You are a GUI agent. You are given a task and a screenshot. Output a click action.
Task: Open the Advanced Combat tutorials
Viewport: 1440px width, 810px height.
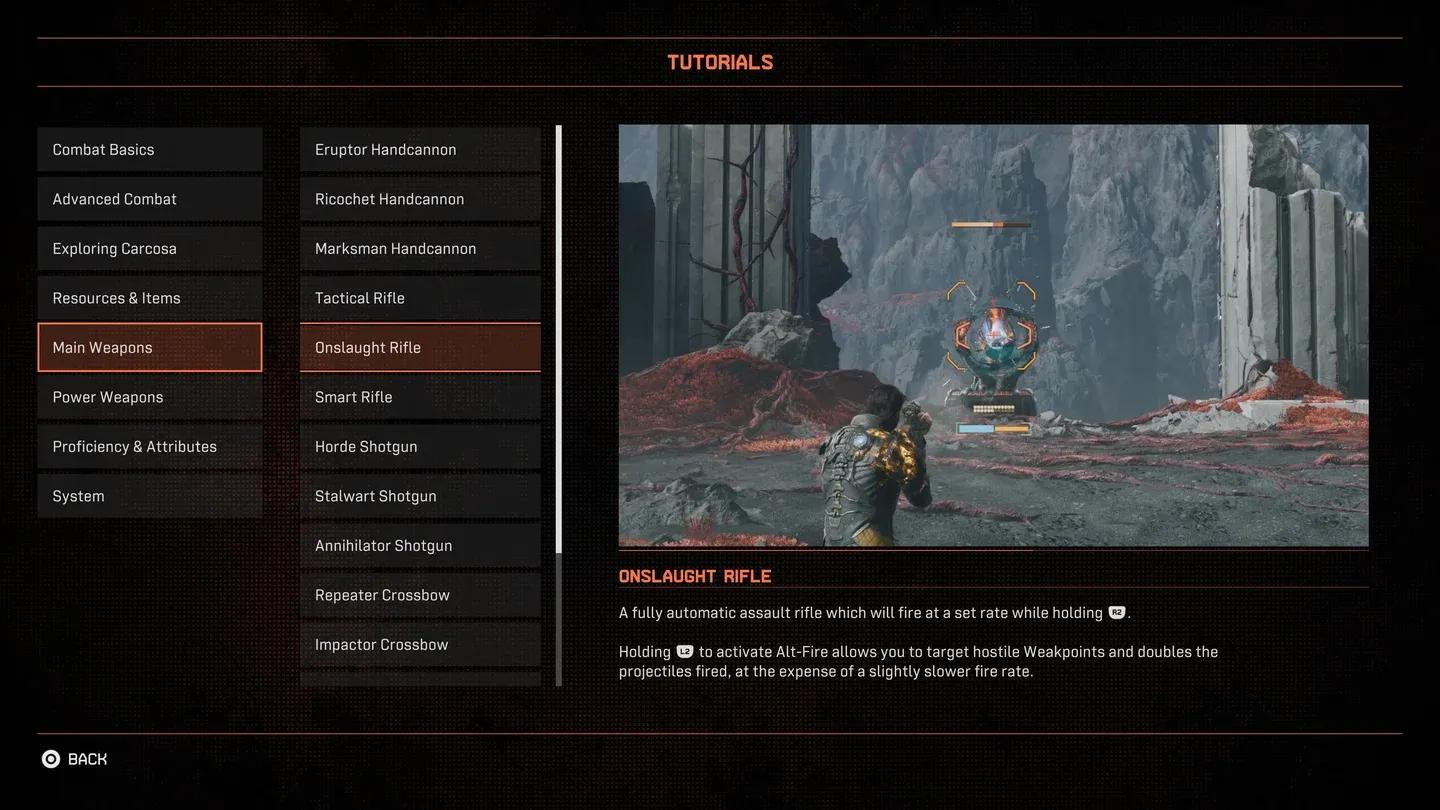[x=149, y=198]
